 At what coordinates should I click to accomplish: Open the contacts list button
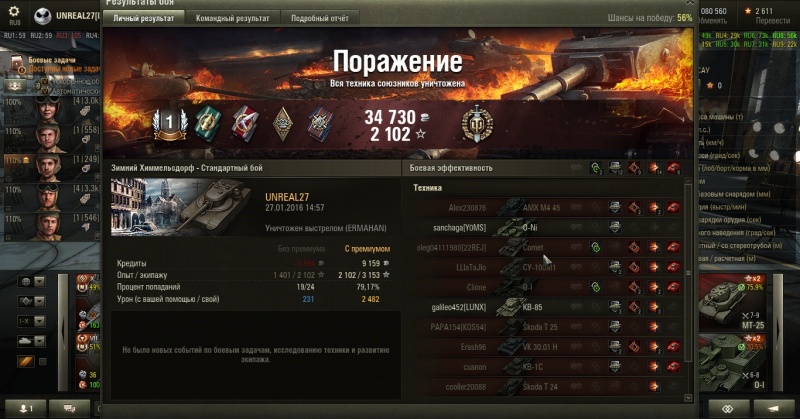[x=25, y=409]
